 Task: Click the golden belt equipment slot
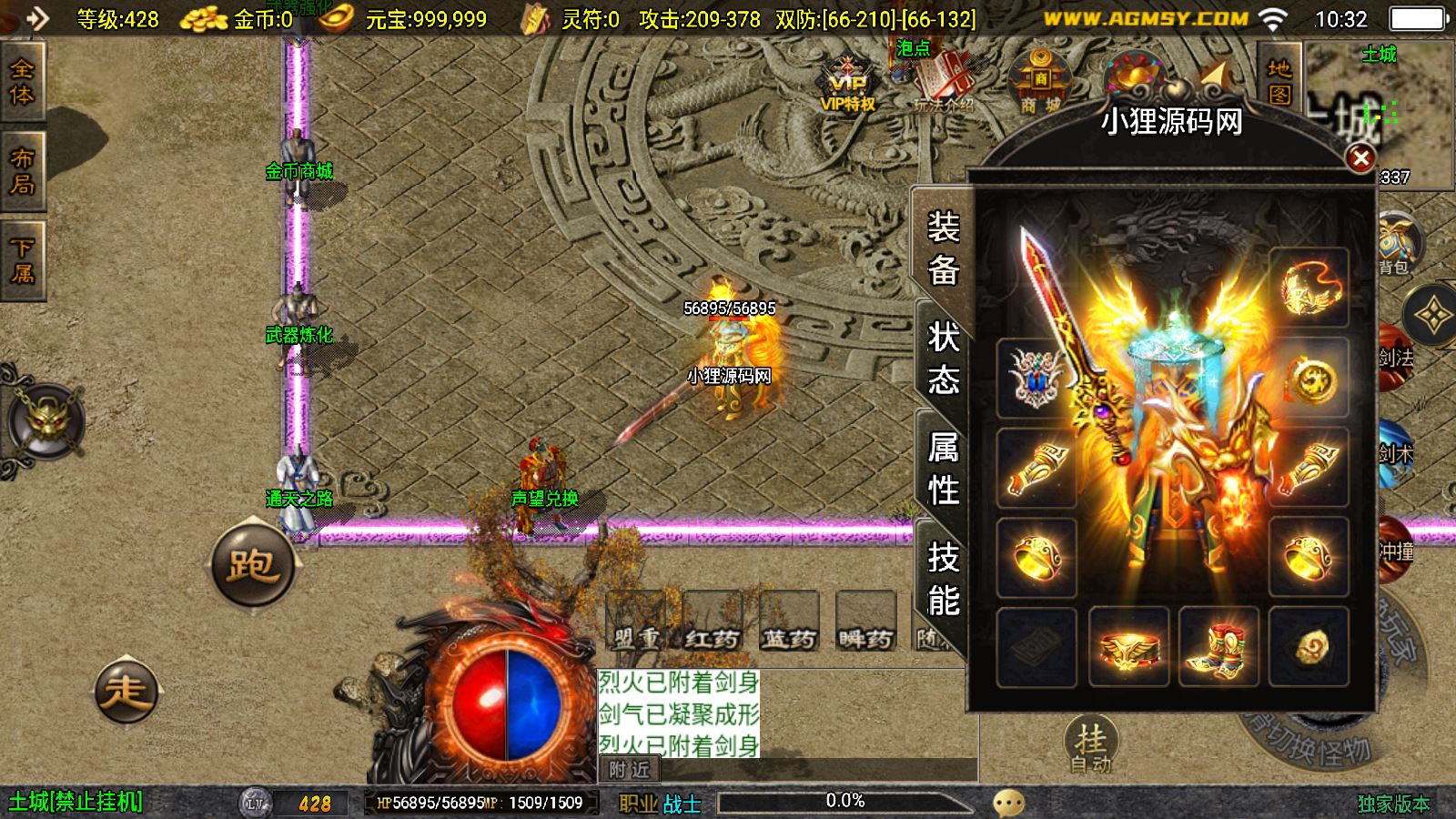coord(1128,646)
